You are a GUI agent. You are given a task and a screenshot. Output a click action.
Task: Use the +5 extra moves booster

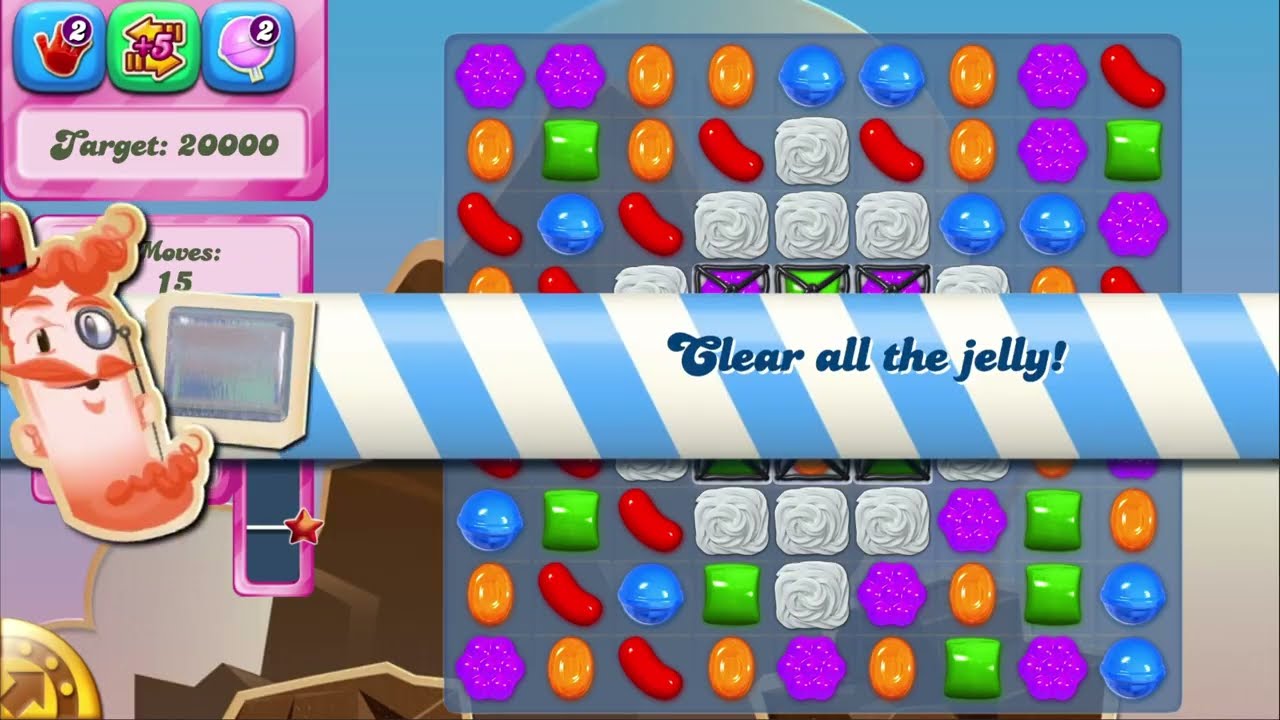tap(153, 49)
